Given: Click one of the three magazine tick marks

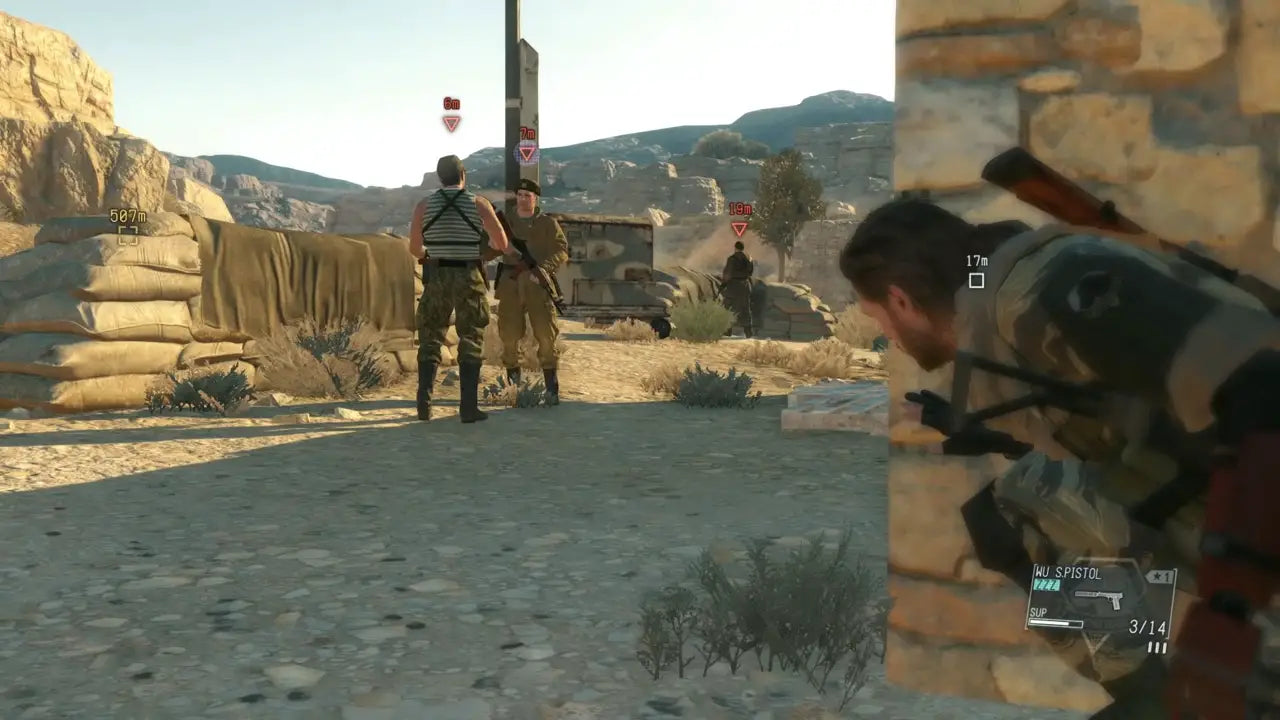Looking at the screenshot, I should [1158, 646].
